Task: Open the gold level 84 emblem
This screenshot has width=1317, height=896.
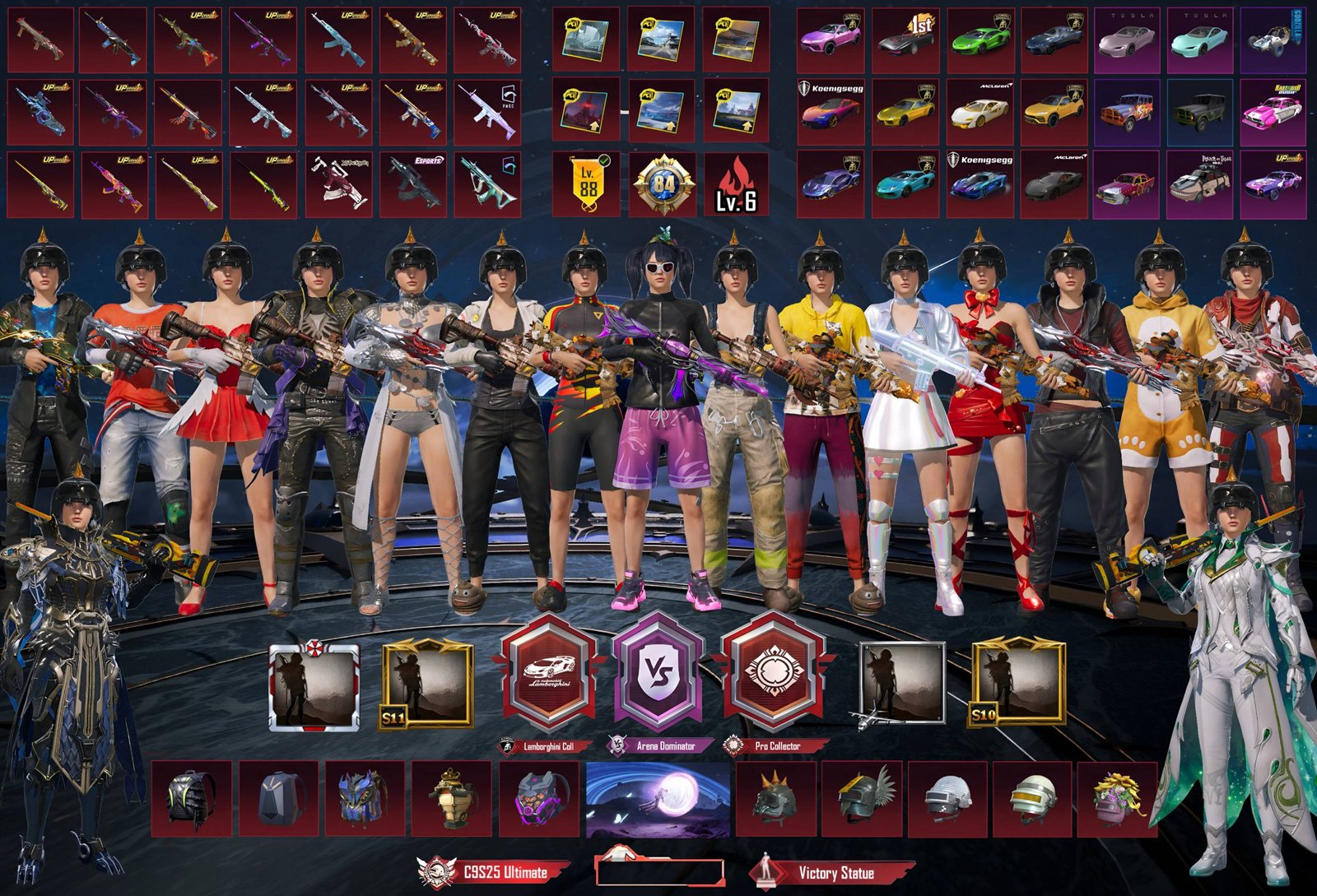Action: tap(663, 184)
